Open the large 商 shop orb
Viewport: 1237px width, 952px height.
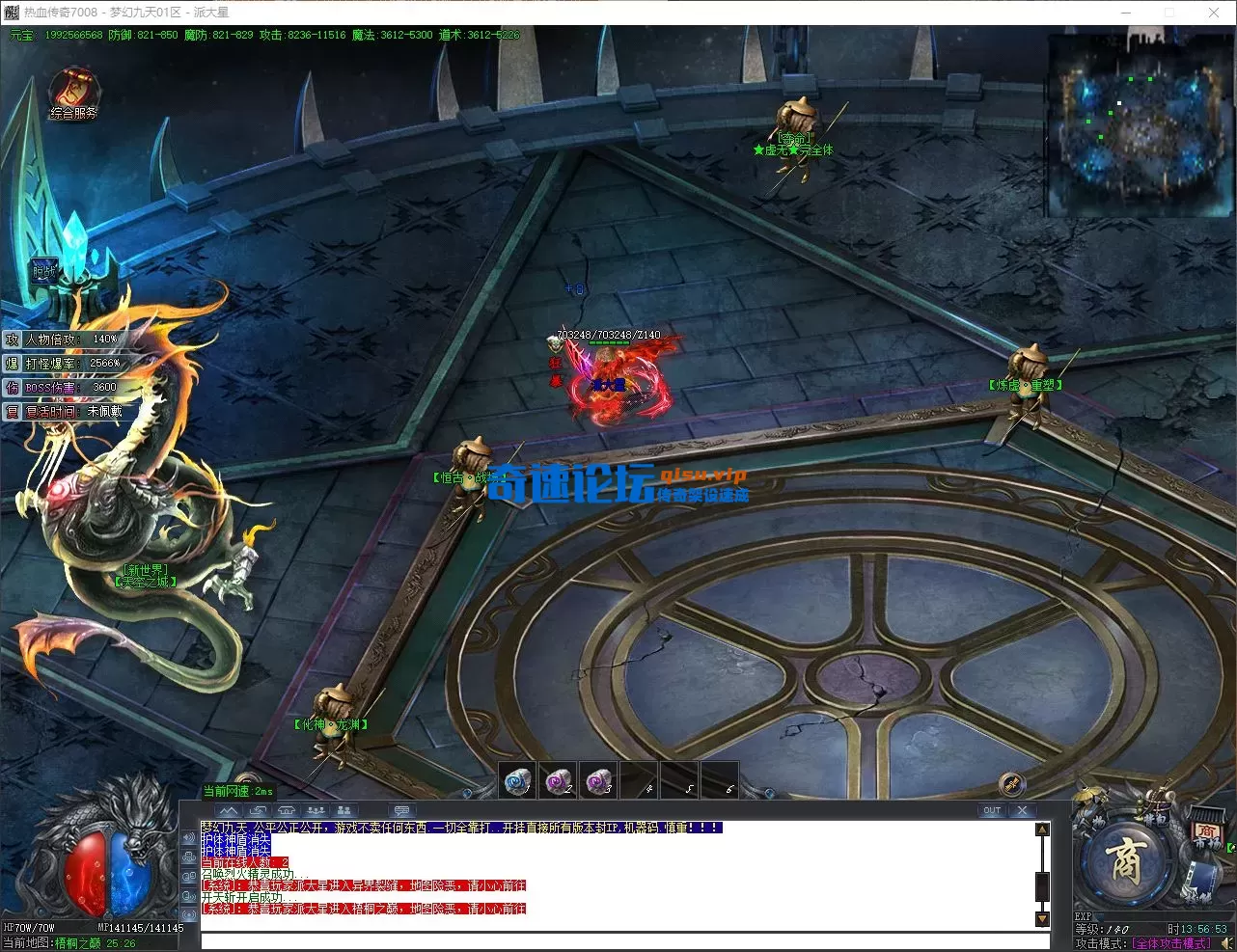coord(1125,862)
